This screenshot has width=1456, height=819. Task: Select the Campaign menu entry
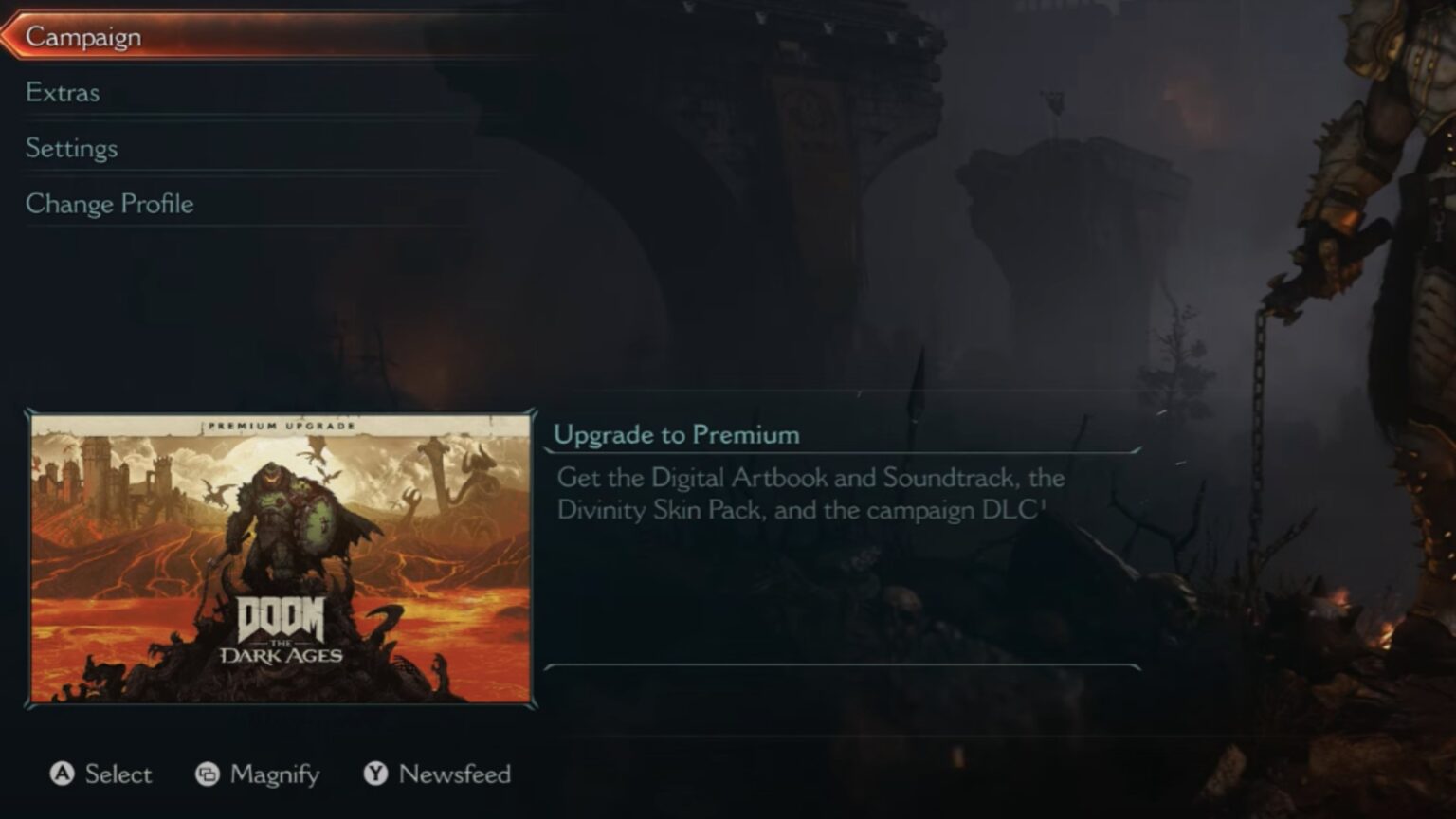[x=83, y=36]
